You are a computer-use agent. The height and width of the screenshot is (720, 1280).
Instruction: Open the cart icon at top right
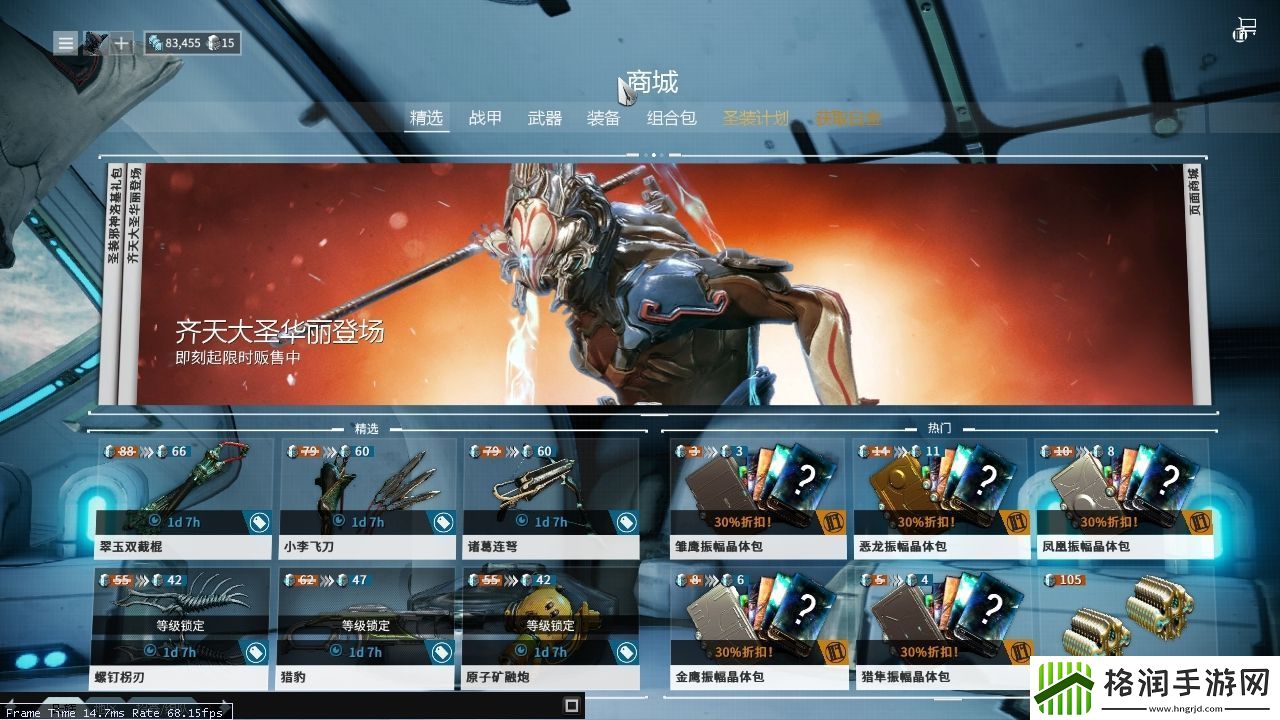(x=1243, y=29)
